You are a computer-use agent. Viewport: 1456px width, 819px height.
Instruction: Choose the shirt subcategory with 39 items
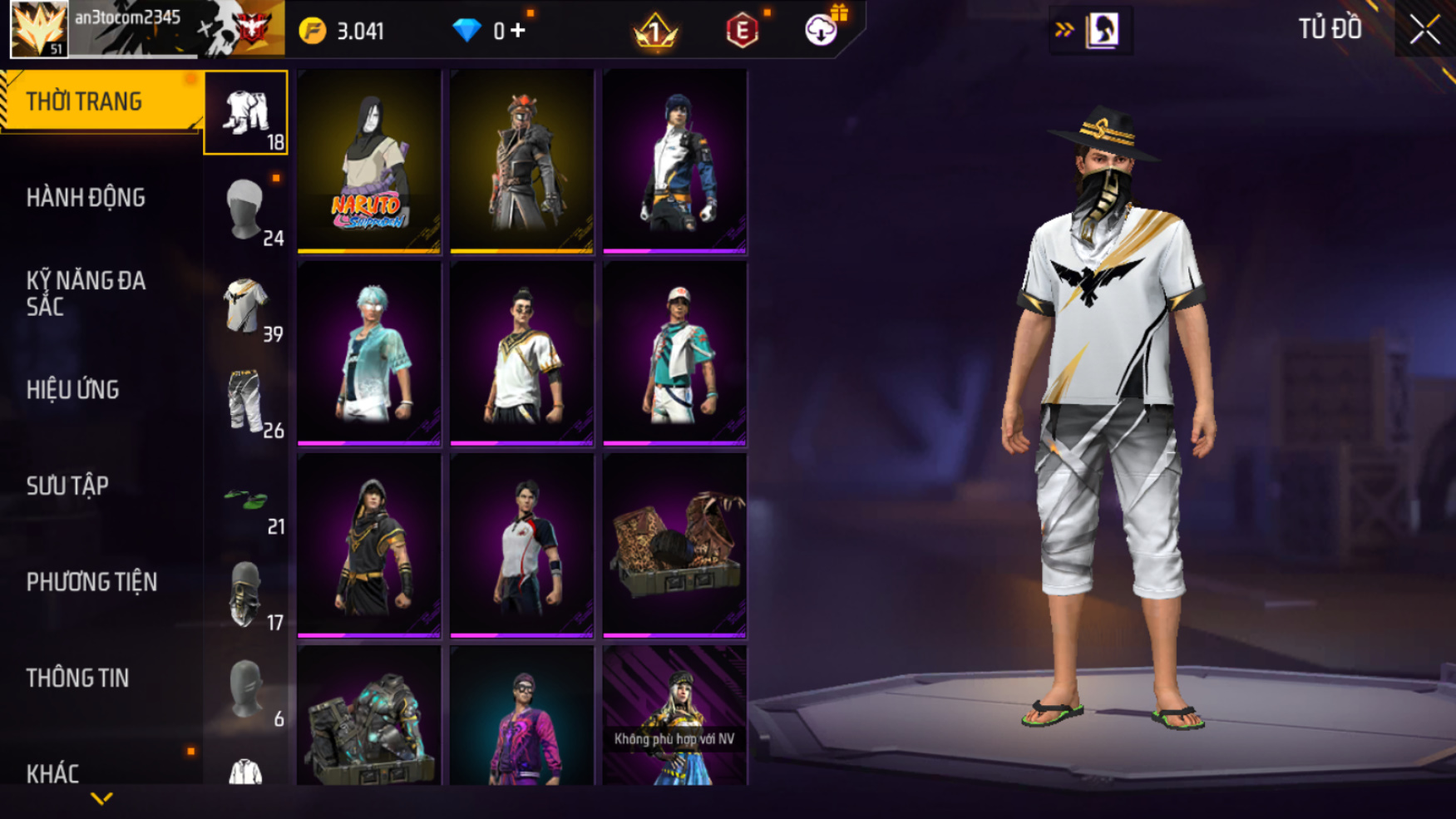(x=246, y=307)
